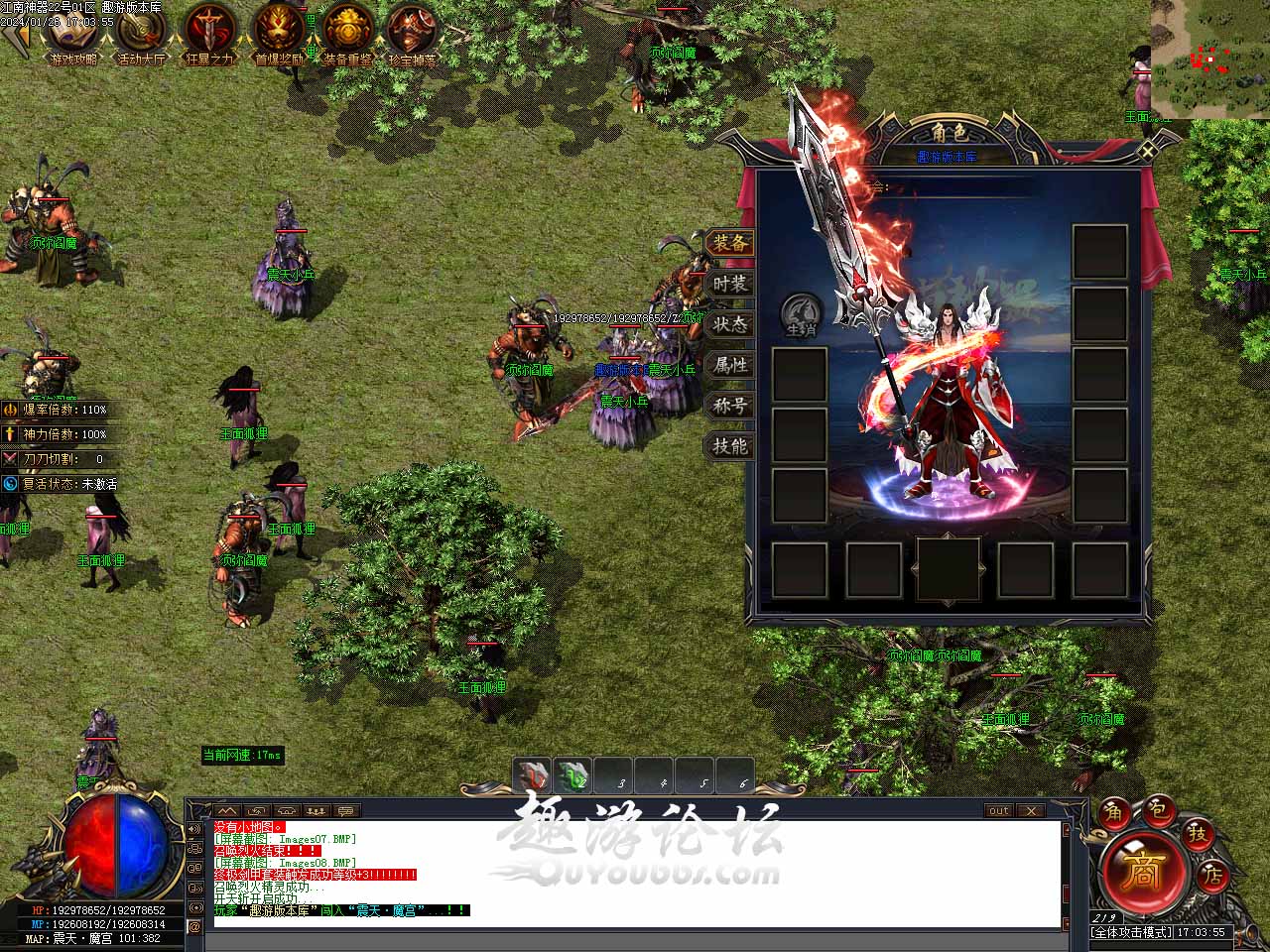Open the 装备重鉴 equipment re-appraisal icon
The image size is (1270, 952).
tap(347, 32)
